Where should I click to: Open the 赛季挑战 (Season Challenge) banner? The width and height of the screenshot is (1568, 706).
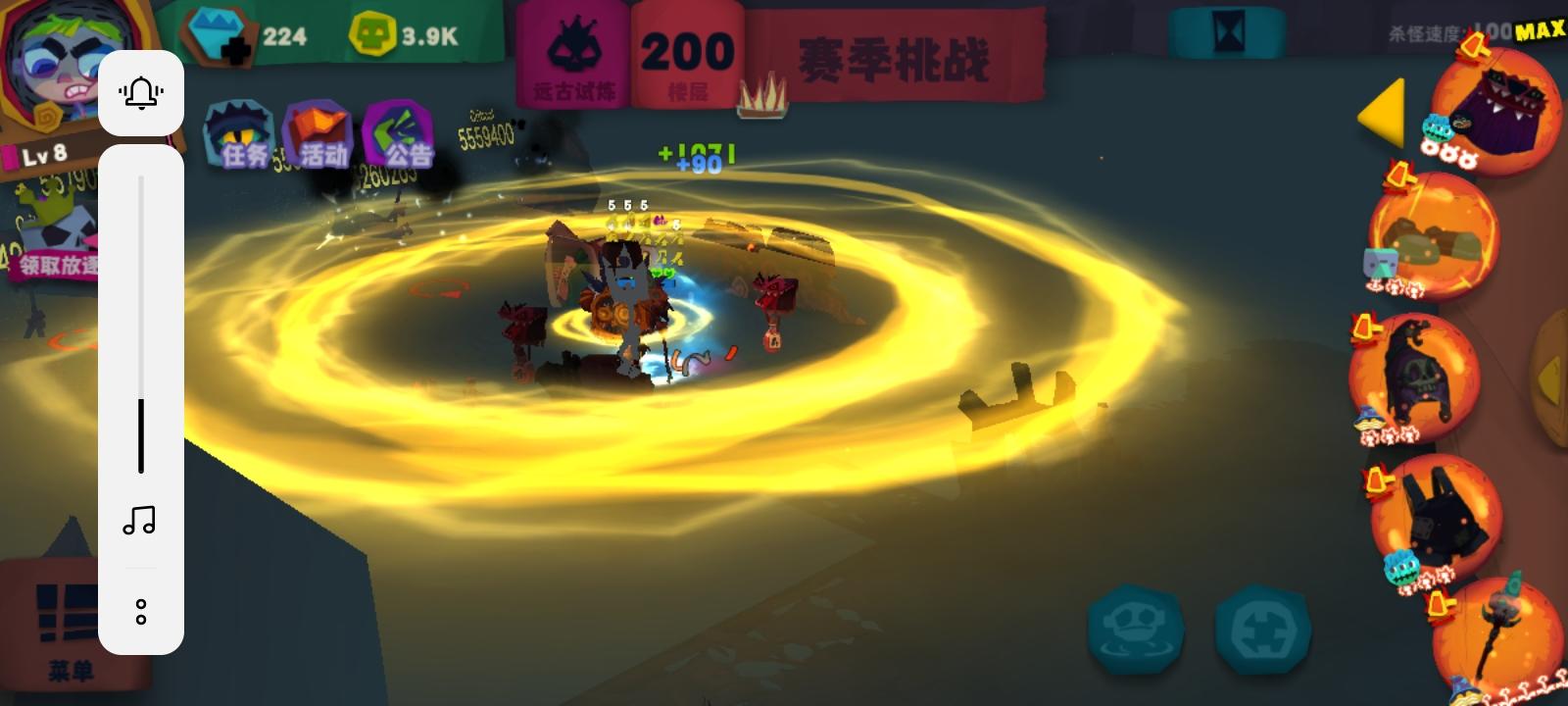897,59
